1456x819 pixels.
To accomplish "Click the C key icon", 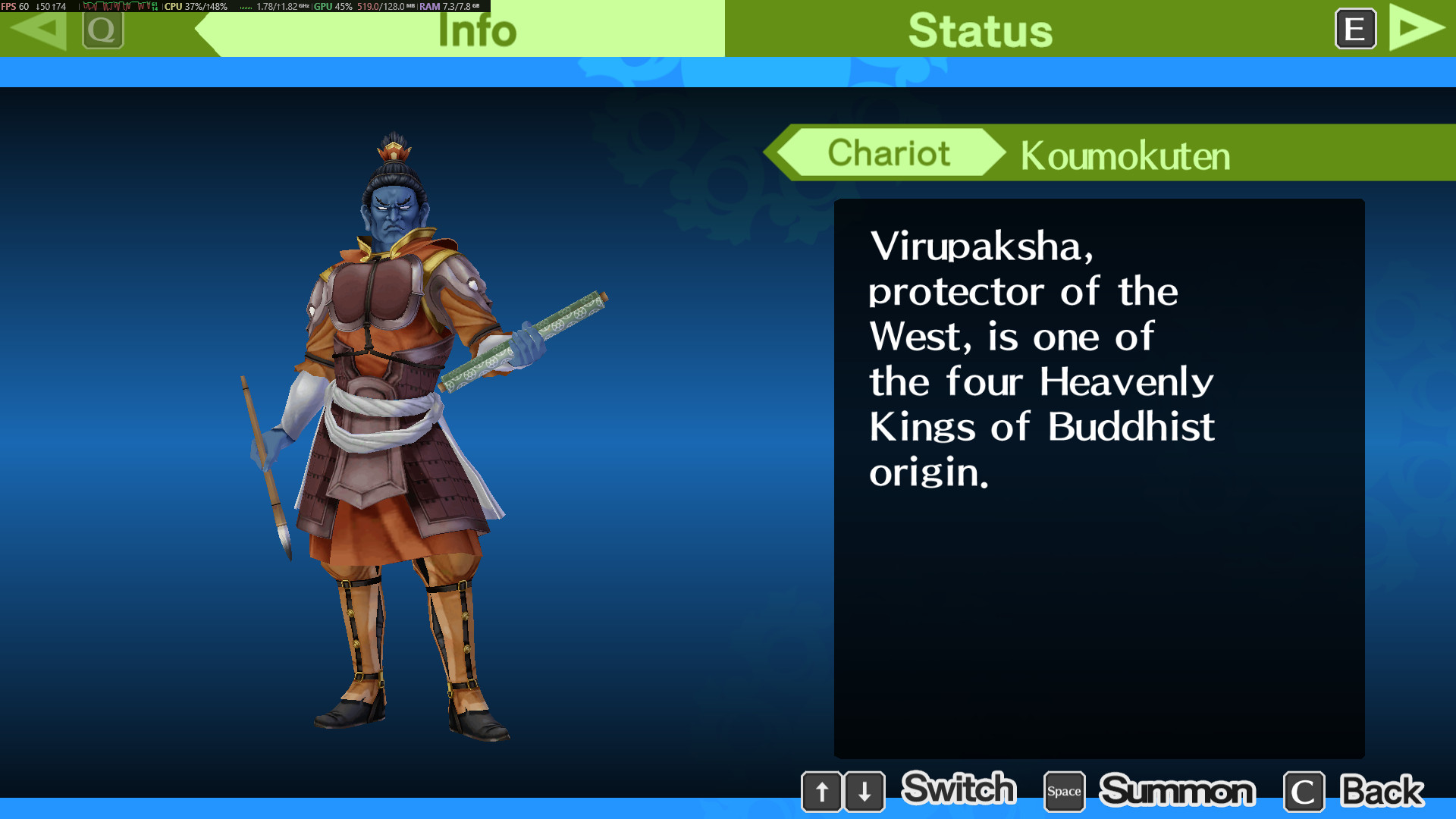I will coord(1304,791).
